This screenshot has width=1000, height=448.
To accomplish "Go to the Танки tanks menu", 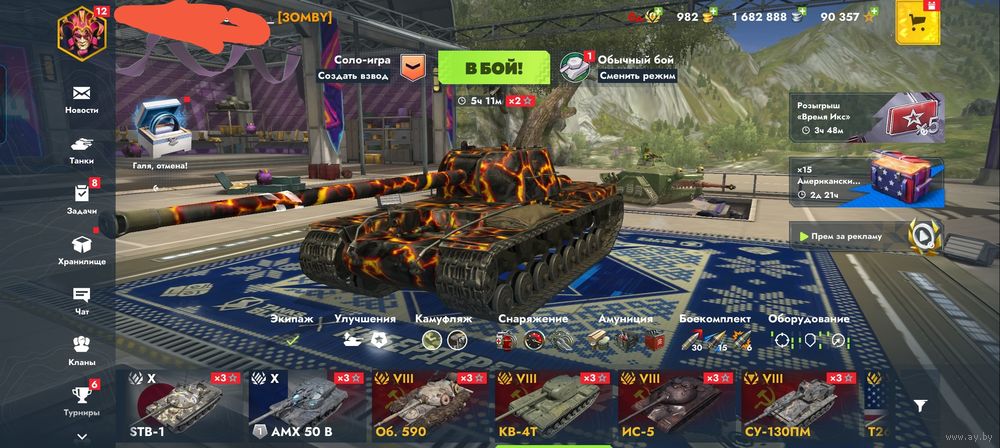I will pos(82,148).
